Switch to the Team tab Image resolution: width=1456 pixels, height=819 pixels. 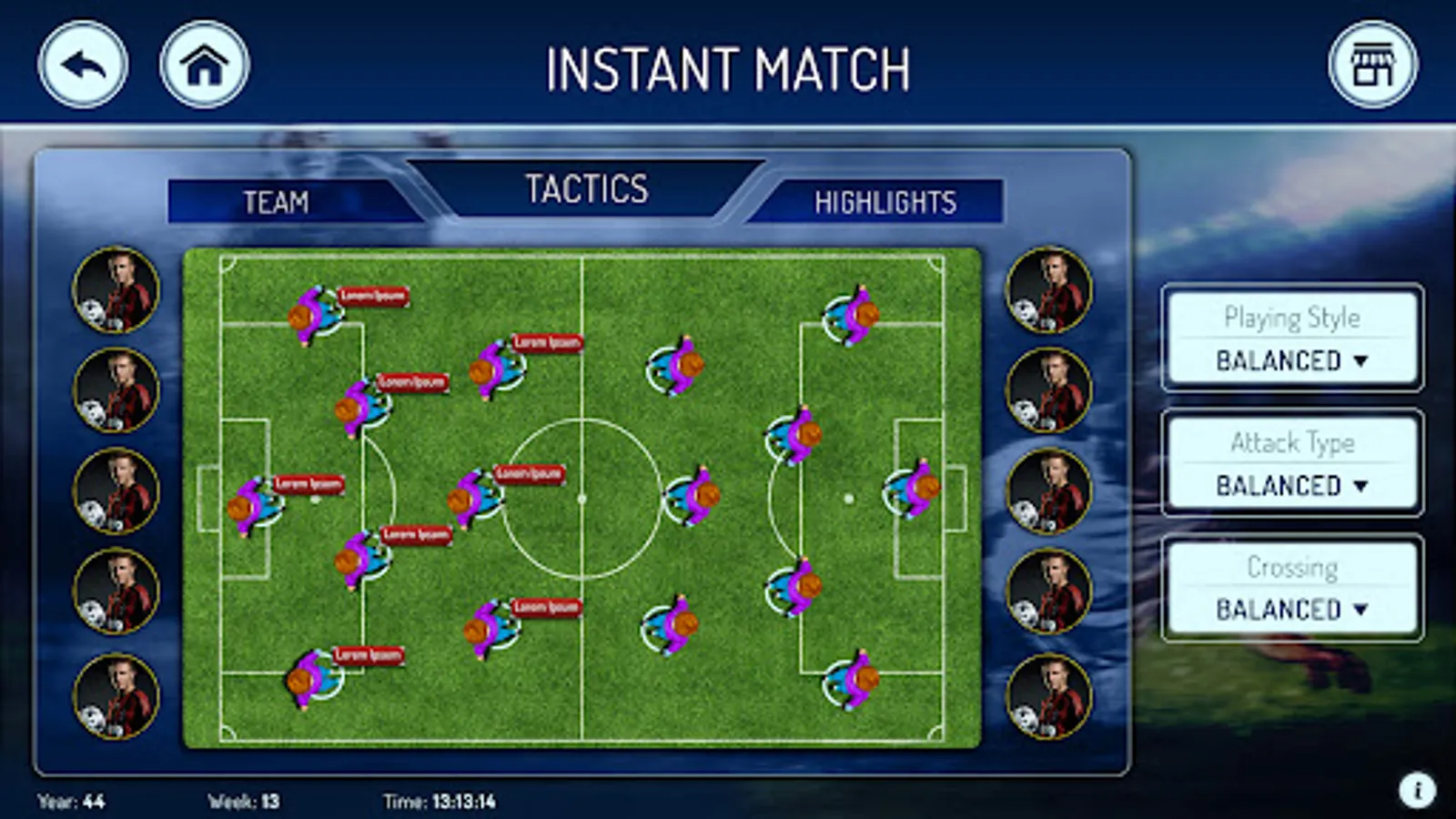(x=276, y=202)
